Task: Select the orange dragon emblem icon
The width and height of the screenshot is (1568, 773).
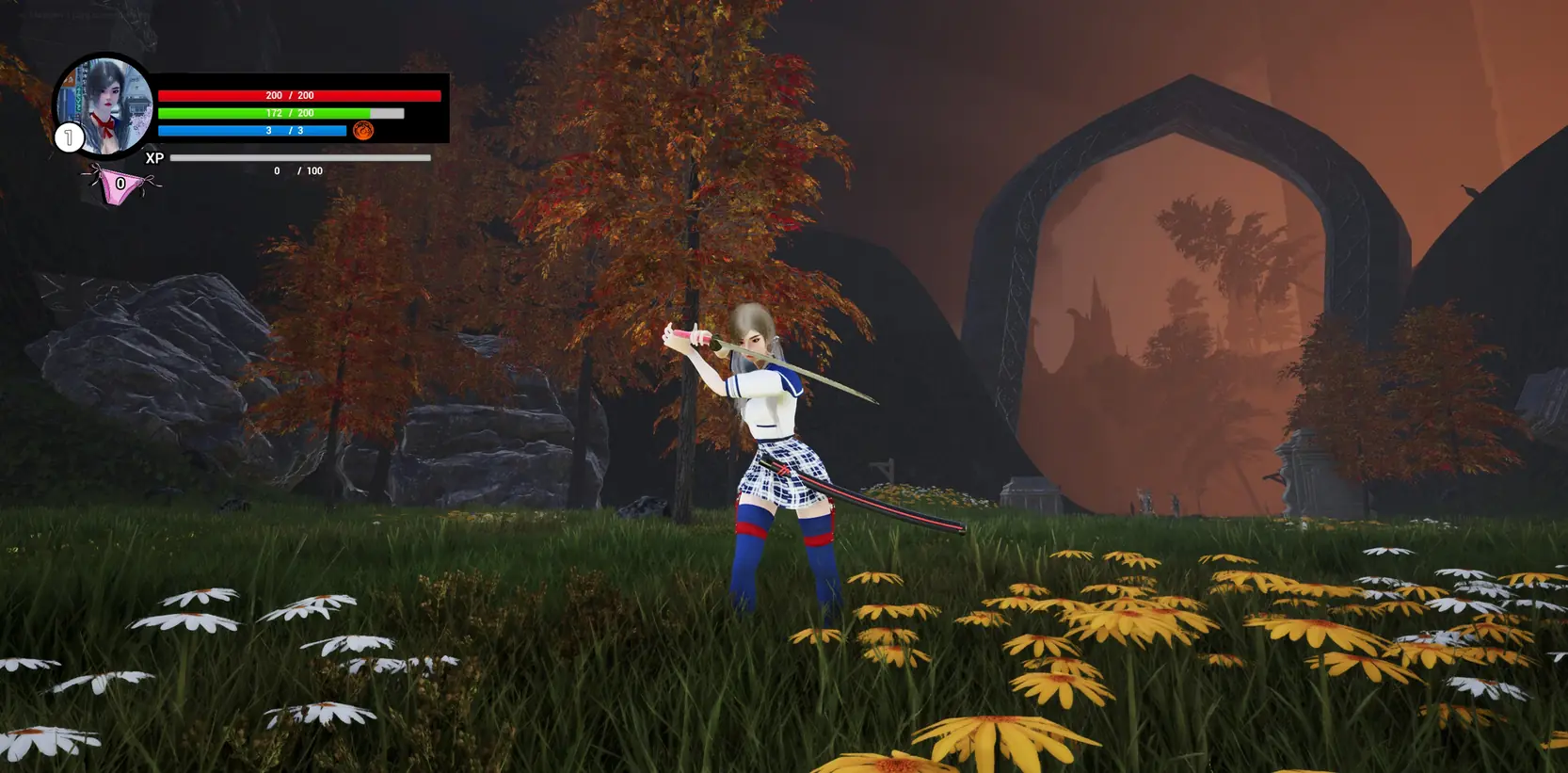Action: [x=363, y=131]
